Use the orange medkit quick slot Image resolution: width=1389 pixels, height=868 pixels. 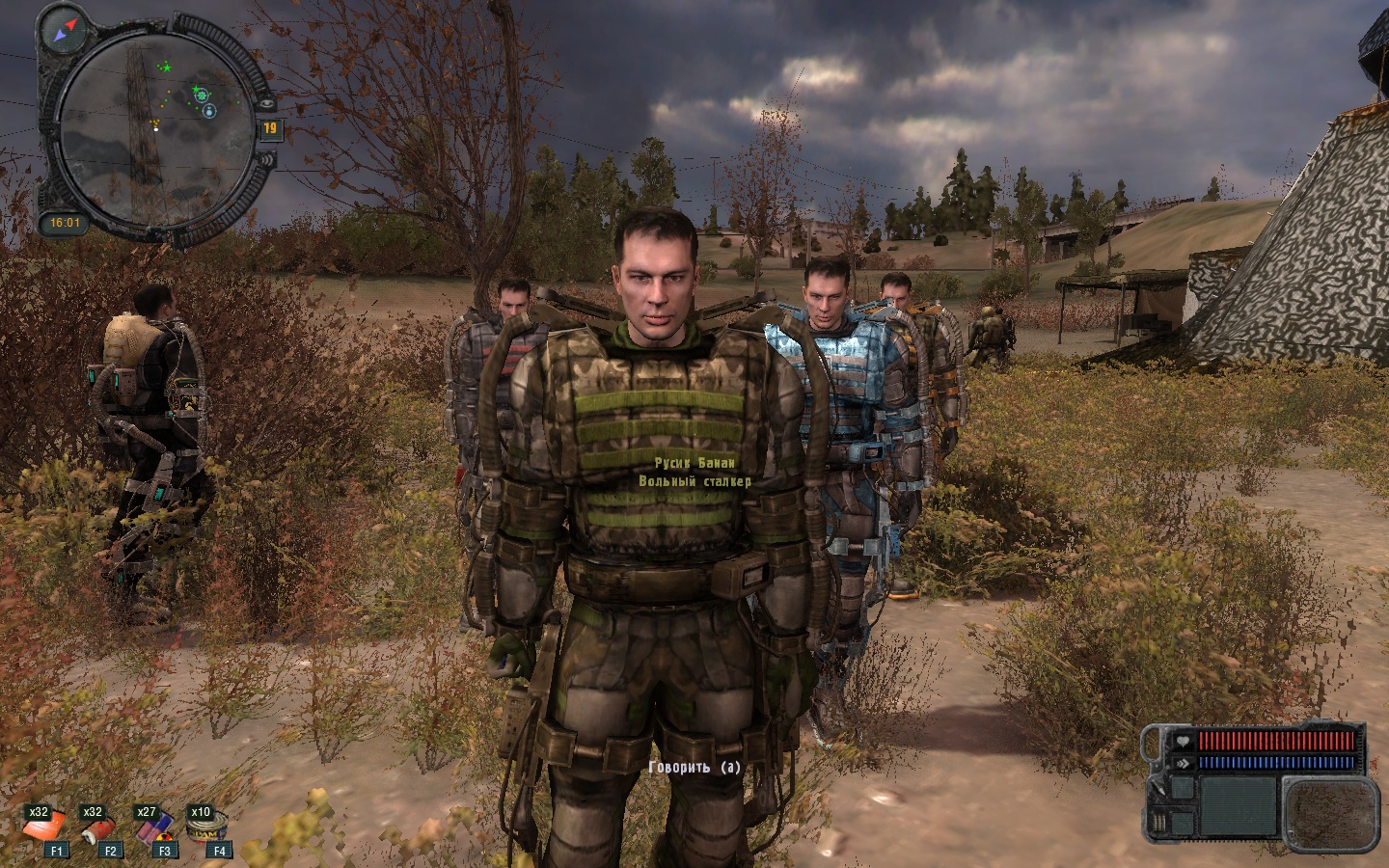tap(44, 827)
